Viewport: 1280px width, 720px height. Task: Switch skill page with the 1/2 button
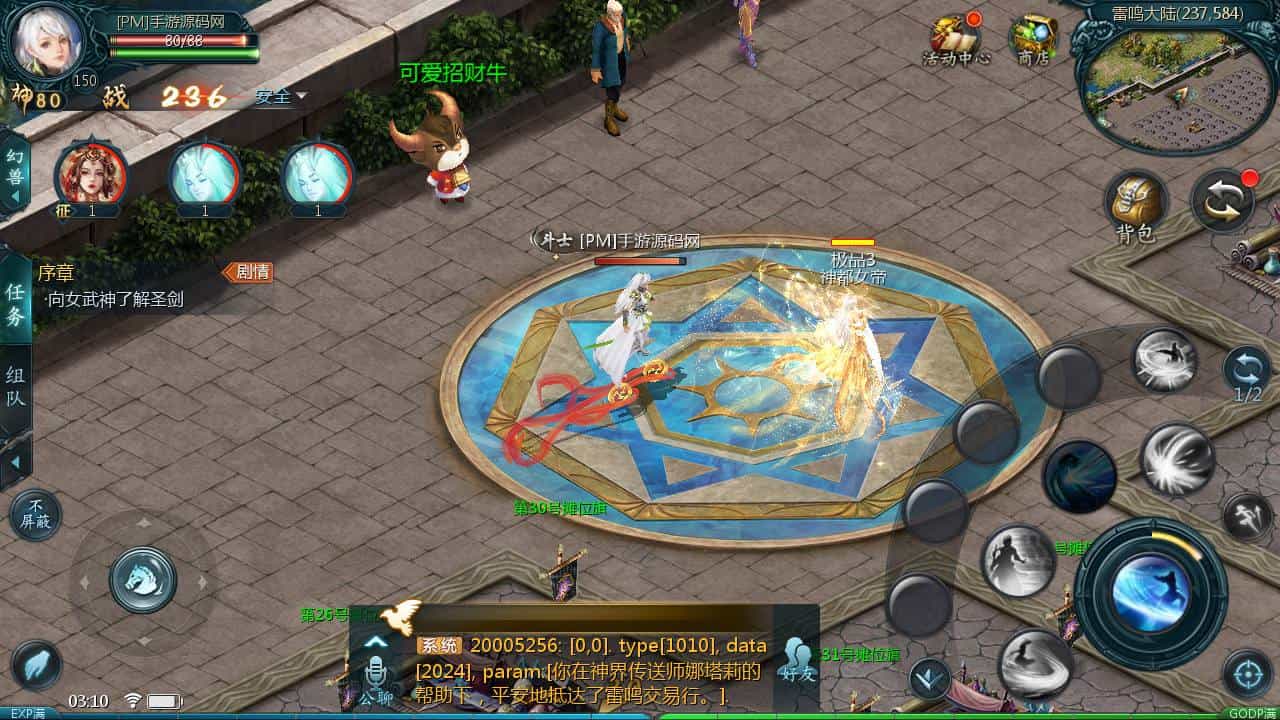point(1247,373)
